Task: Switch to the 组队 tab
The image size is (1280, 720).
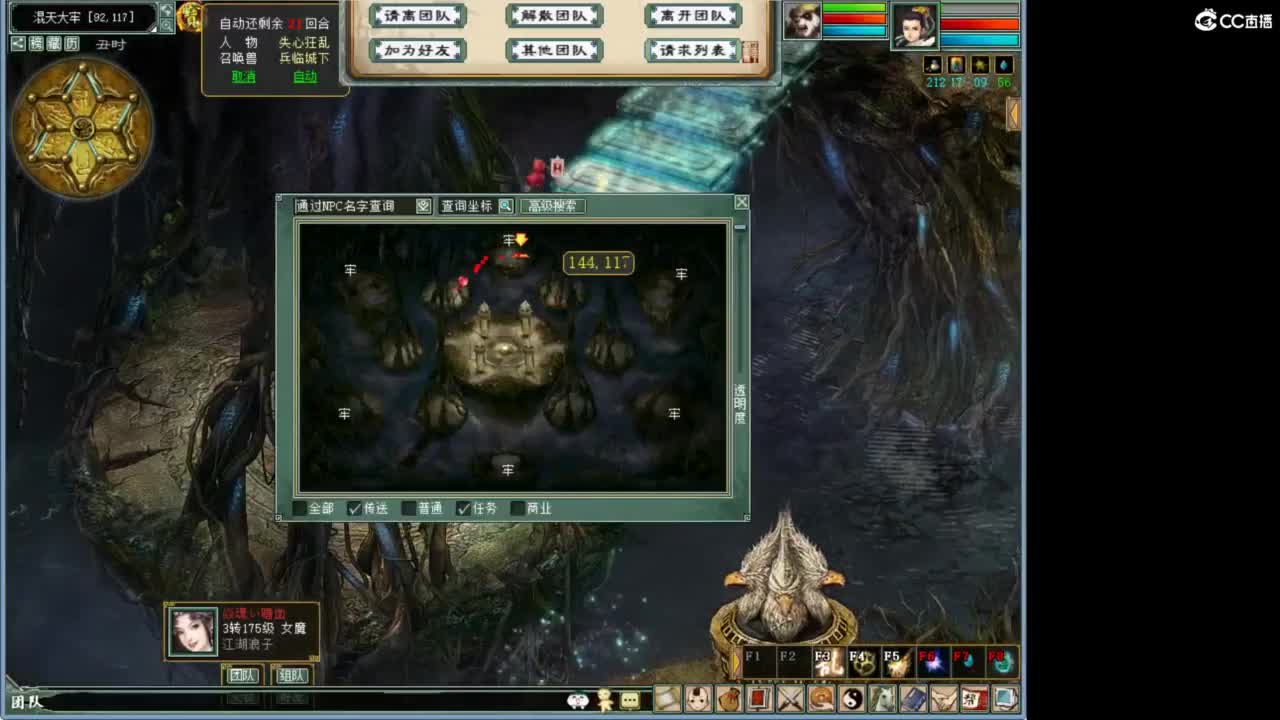Action: (290, 676)
